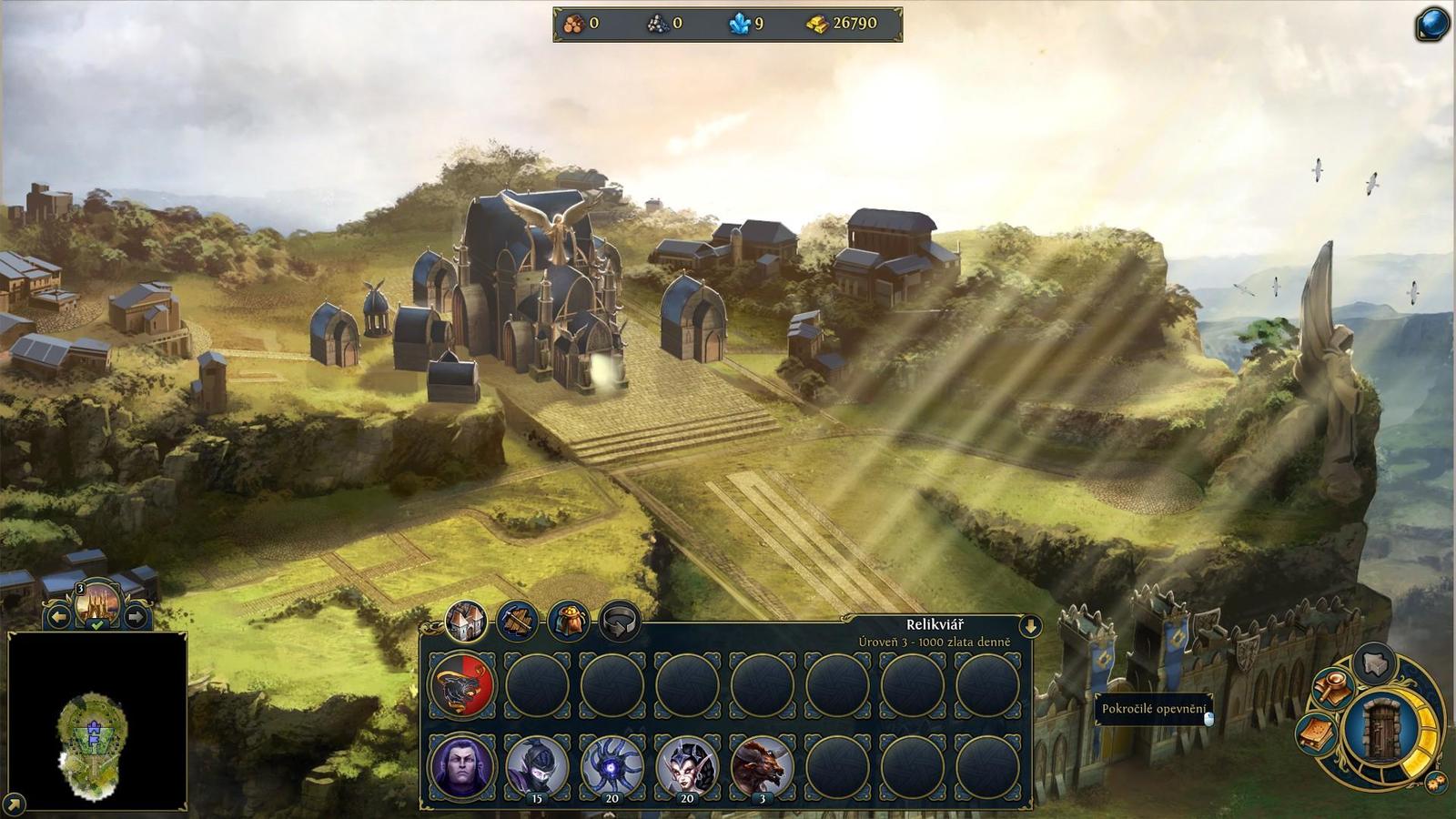This screenshot has width=1456, height=819.
Task: Collapse the town panel with the down arrow
Action: pyautogui.click(x=1030, y=626)
